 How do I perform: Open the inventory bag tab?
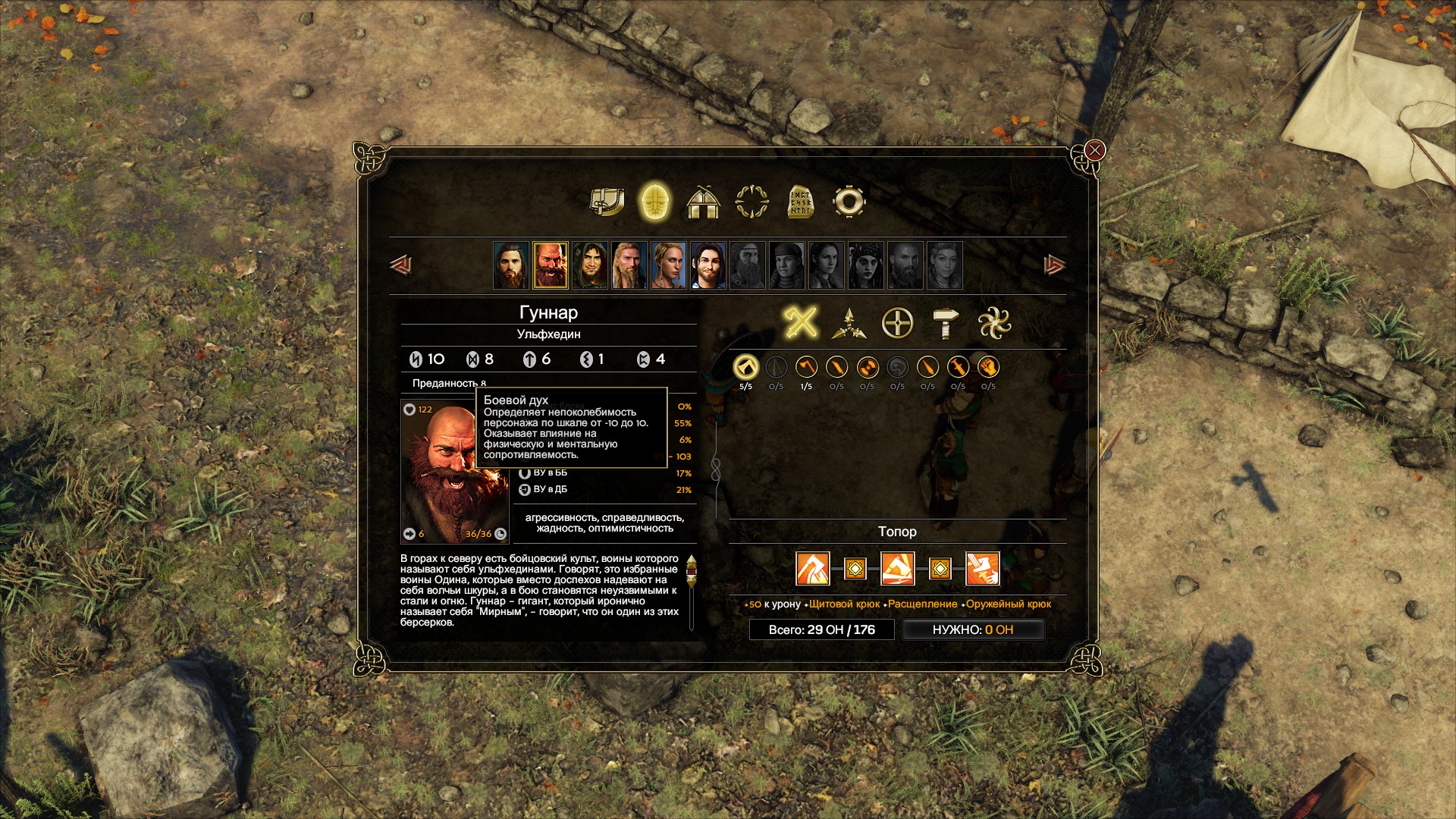coord(607,202)
